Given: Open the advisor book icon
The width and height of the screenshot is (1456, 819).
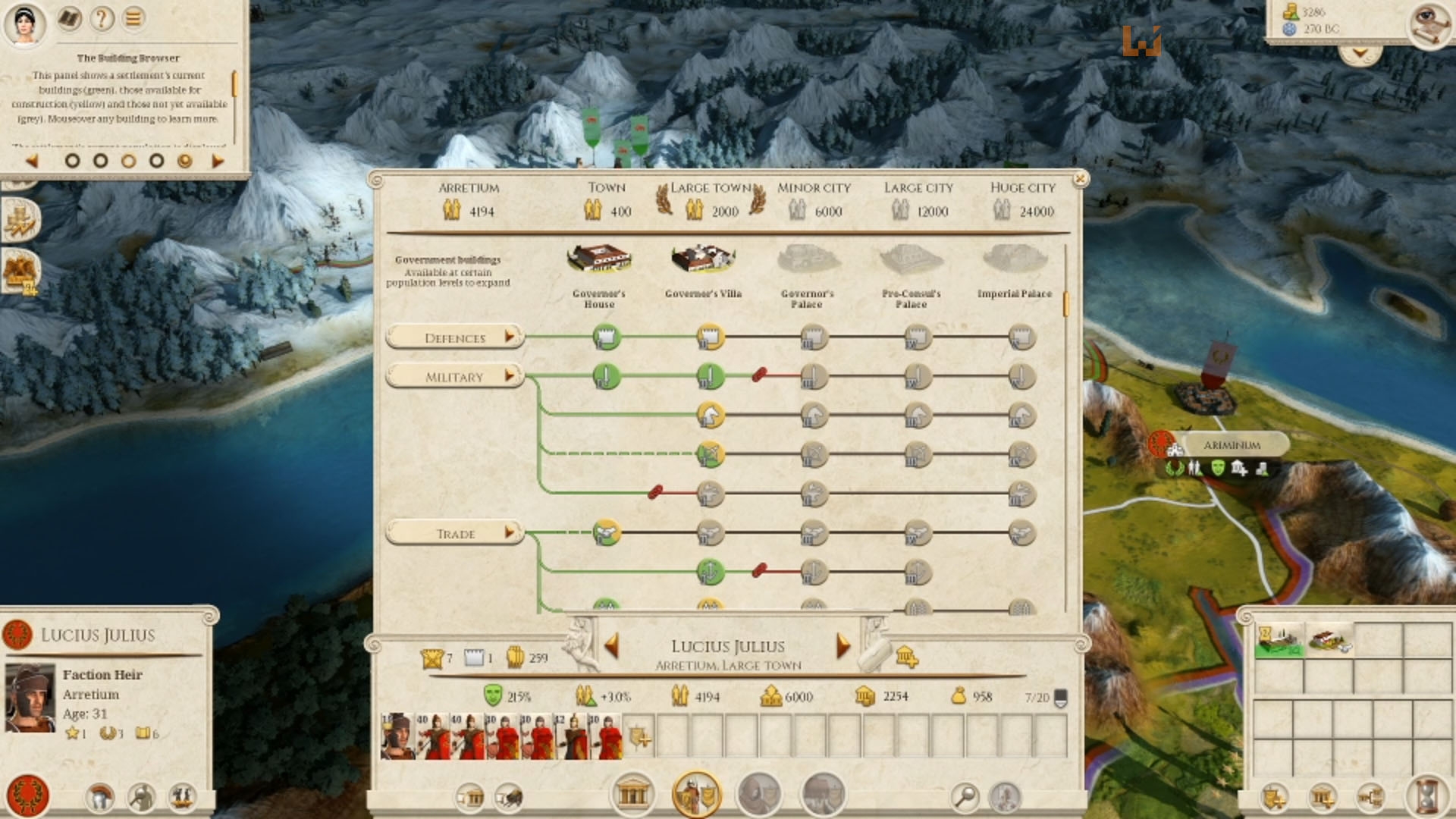Looking at the screenshot, I should pos(70,18).
